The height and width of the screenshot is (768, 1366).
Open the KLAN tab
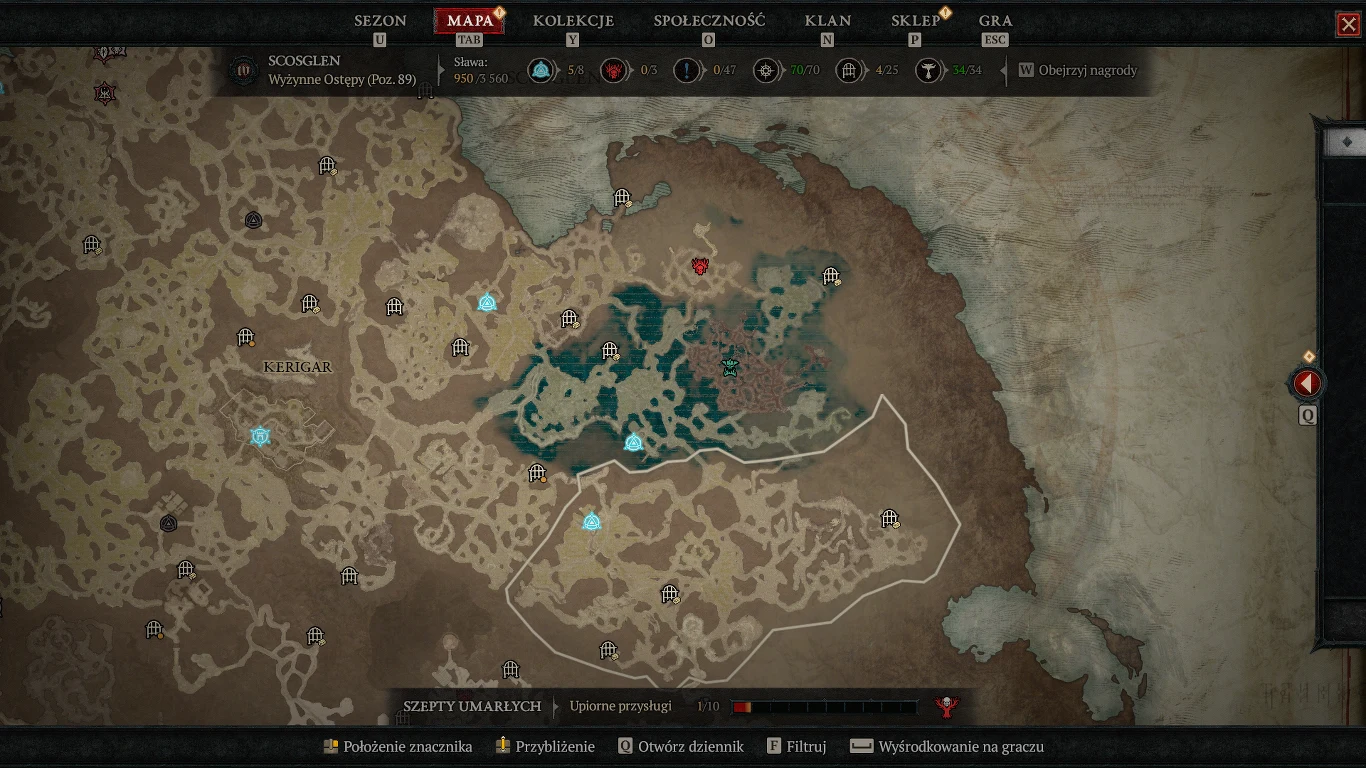(827, 21)
